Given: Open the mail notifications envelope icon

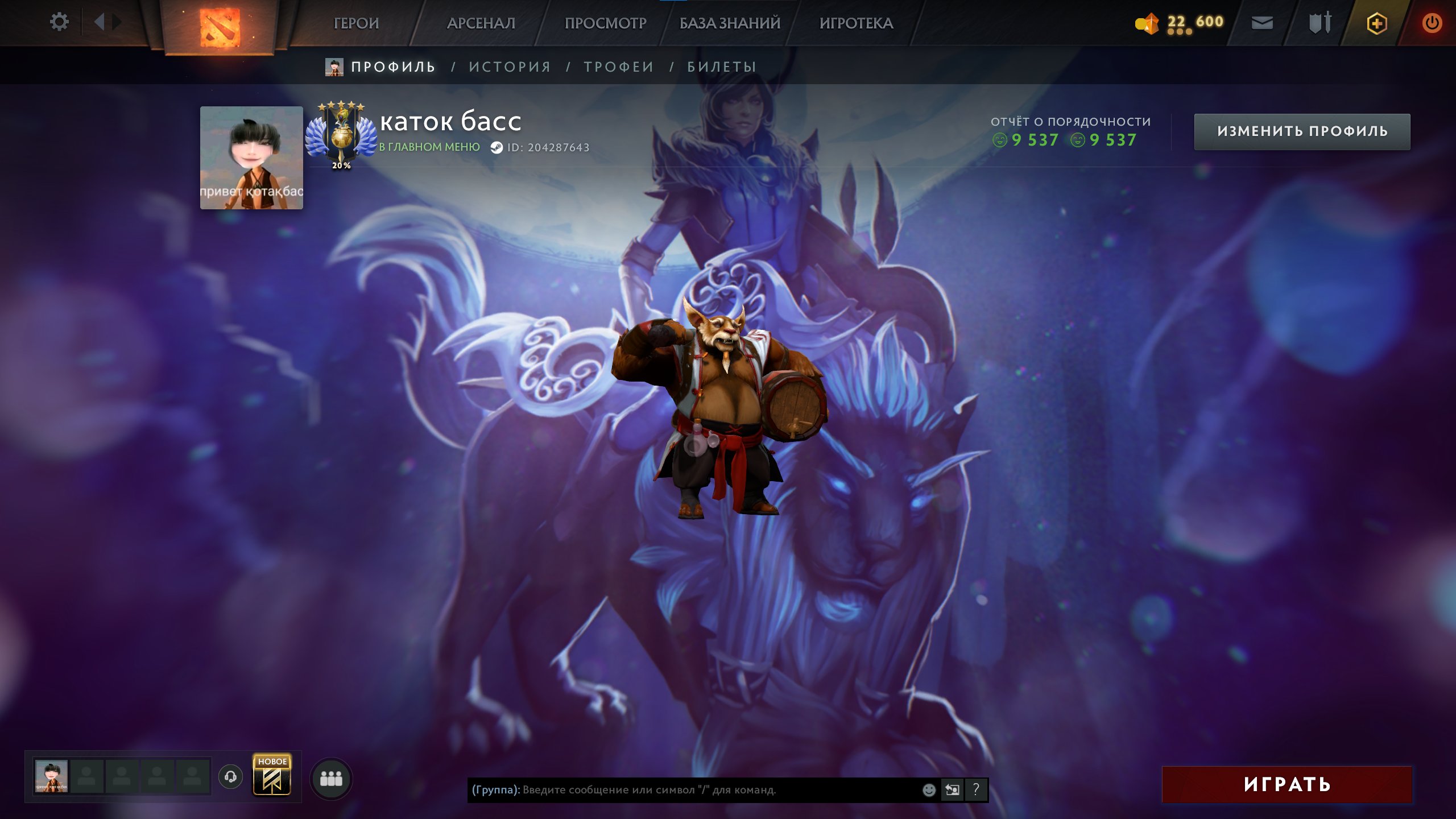Looking at the screenshot, I should click(1263, 24).
